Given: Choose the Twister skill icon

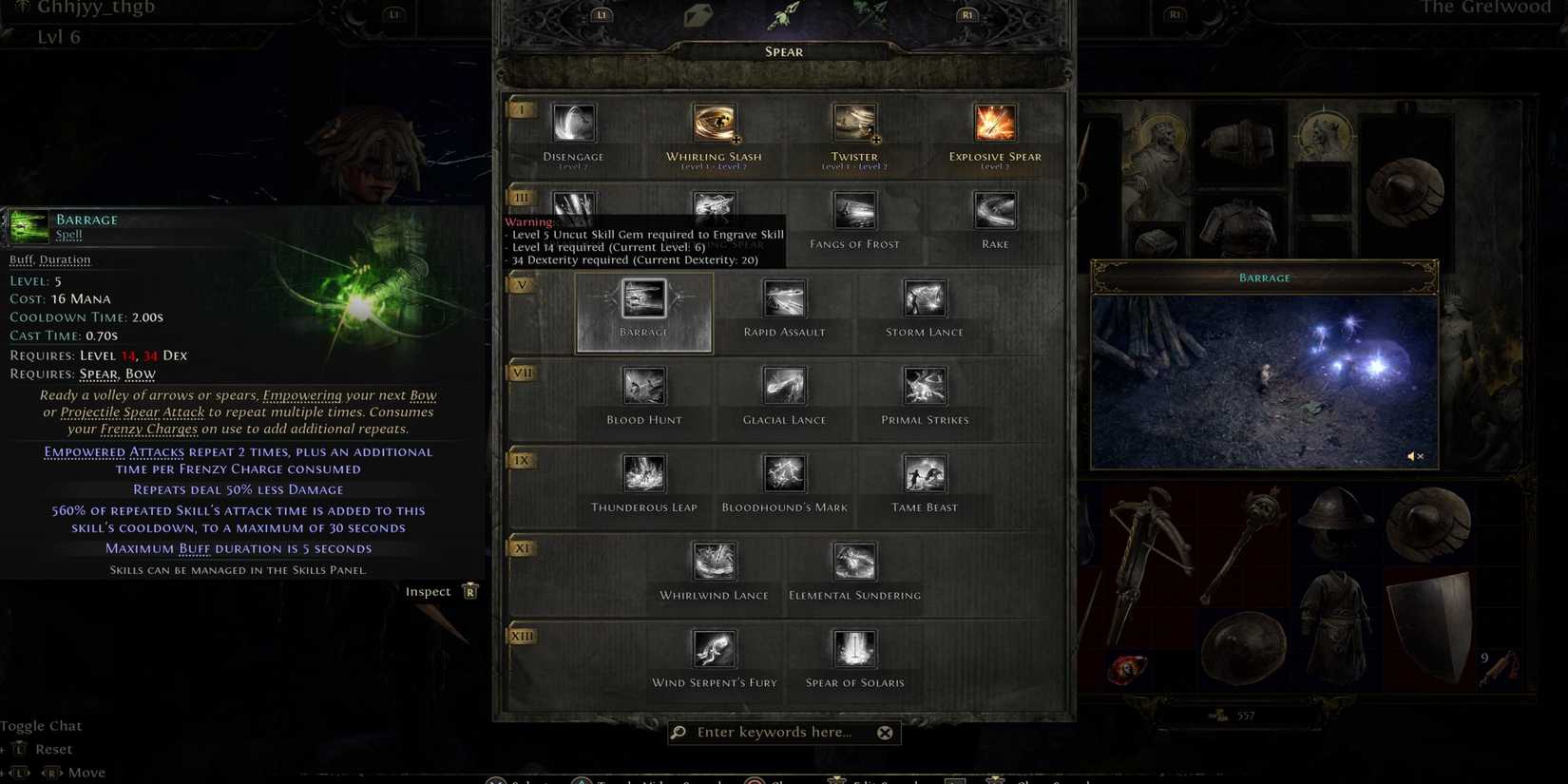Looking at the screenshot, I should tap(853, 122).
